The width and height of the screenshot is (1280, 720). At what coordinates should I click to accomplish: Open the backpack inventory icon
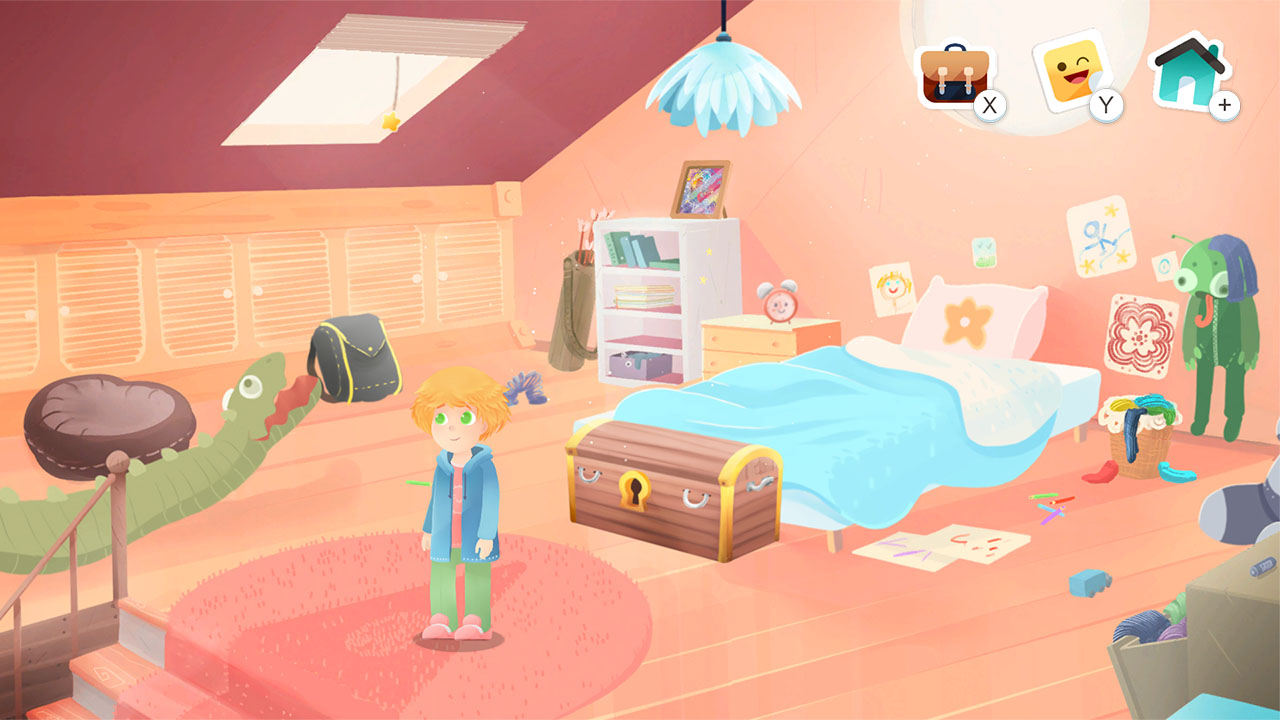(x=955, y=72)
